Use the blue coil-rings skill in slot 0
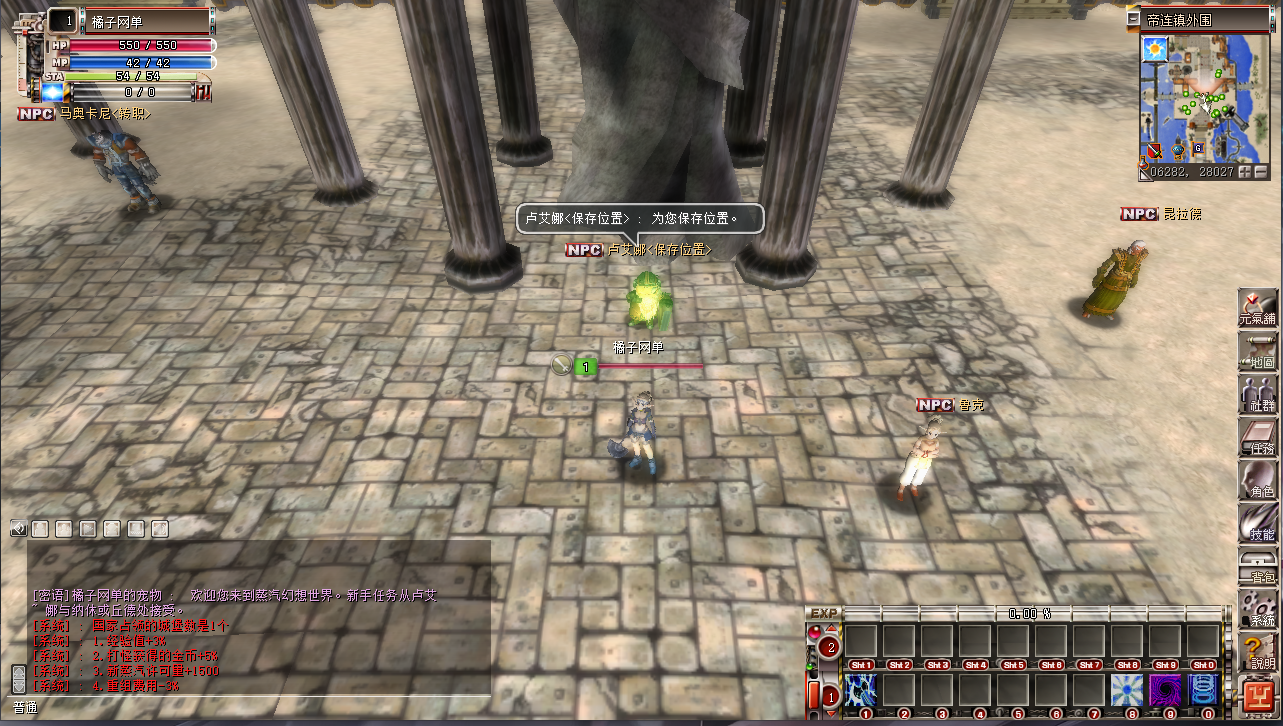 tap(1203, 690)
